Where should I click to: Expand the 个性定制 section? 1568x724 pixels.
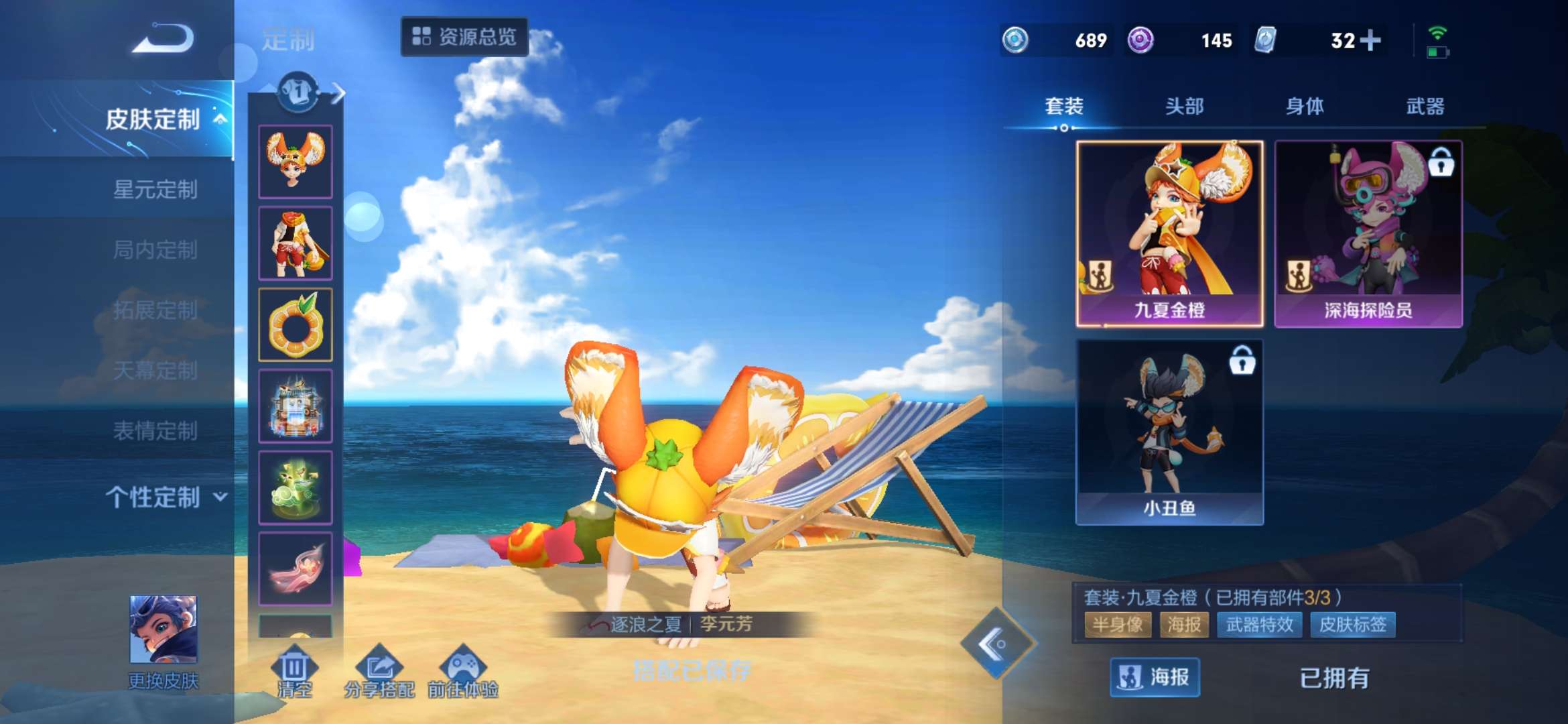165,497
